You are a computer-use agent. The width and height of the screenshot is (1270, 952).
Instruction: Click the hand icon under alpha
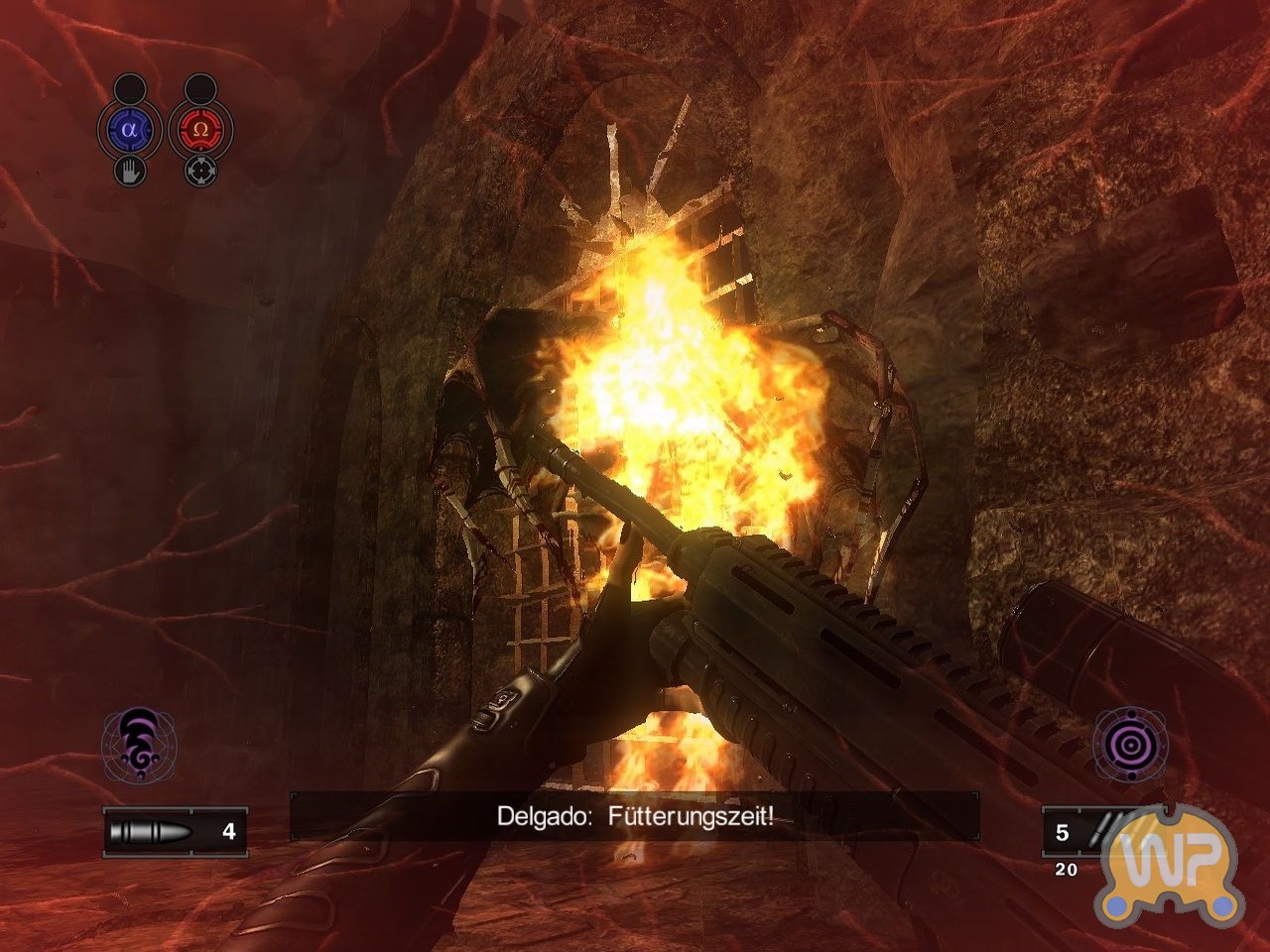pos(130,171)
